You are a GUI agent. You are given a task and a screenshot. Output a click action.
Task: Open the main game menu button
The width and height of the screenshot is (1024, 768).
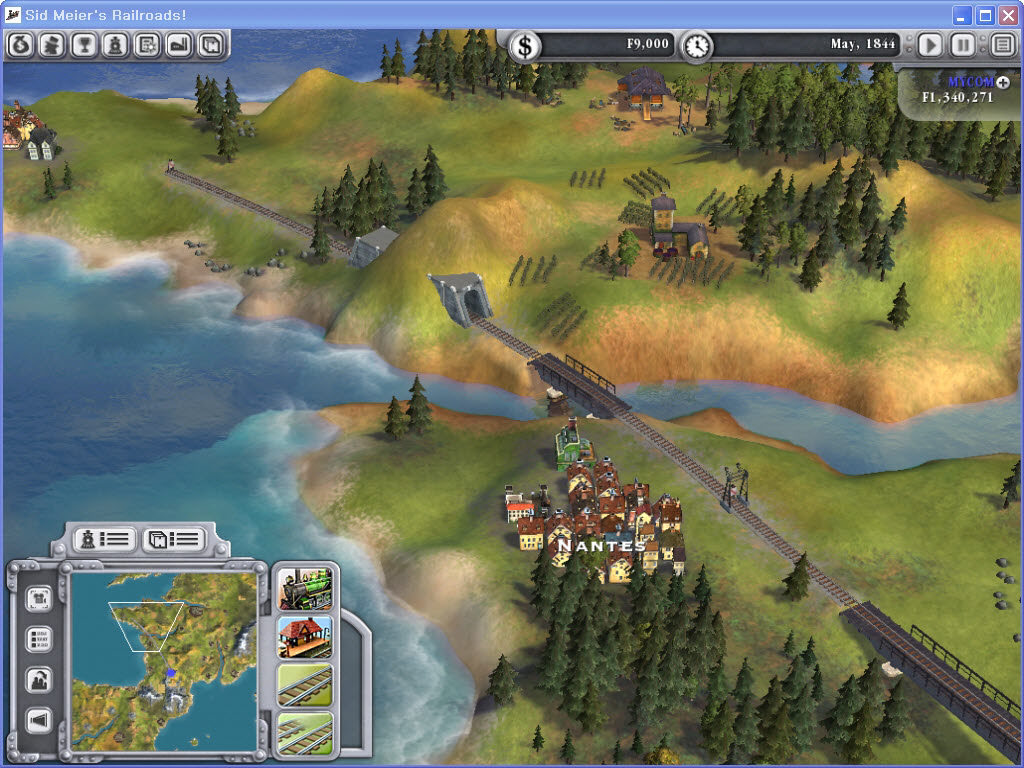click(x=1002, y=45)
